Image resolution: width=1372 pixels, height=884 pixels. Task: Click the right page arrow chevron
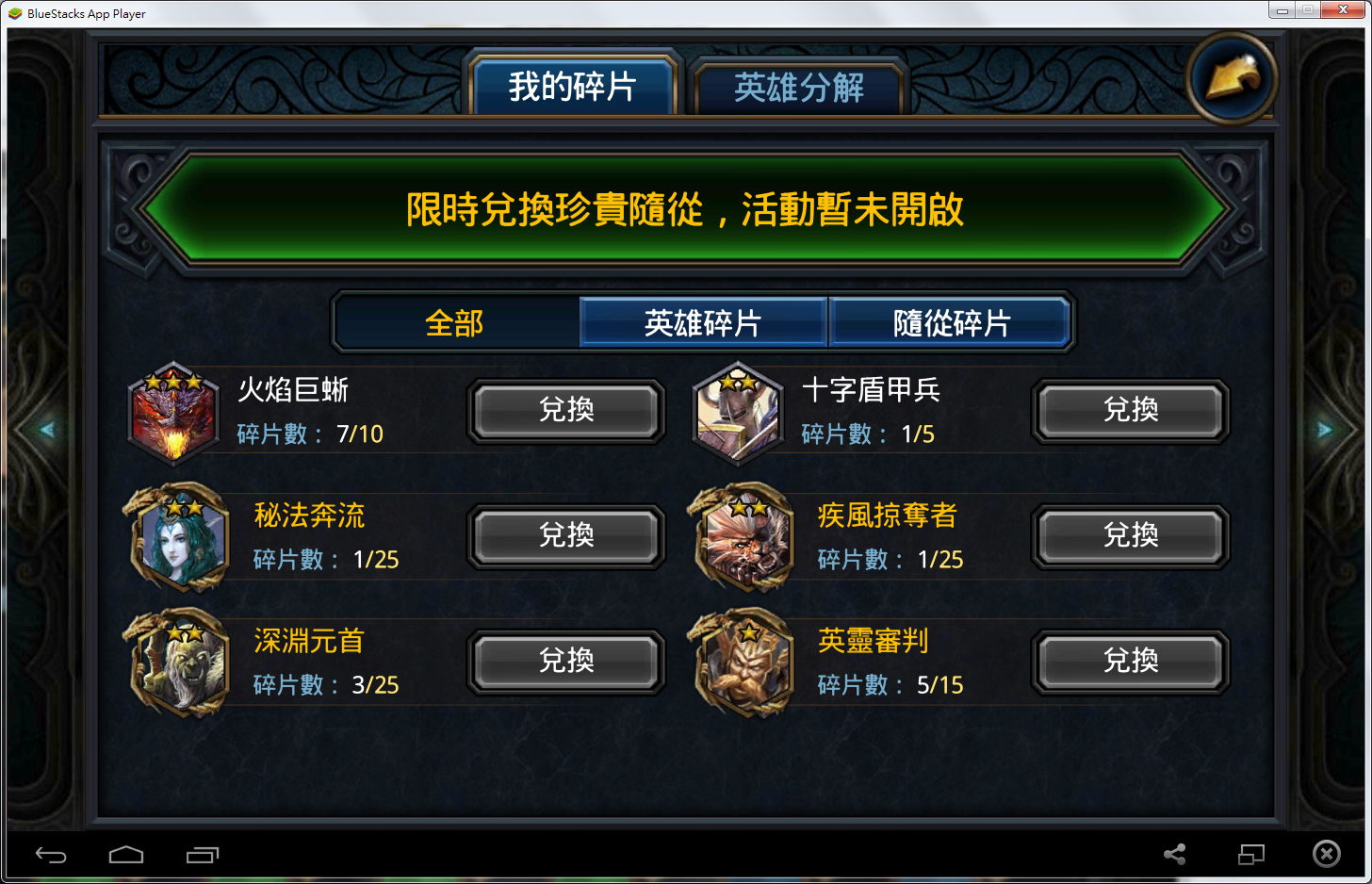point(1325,429)
